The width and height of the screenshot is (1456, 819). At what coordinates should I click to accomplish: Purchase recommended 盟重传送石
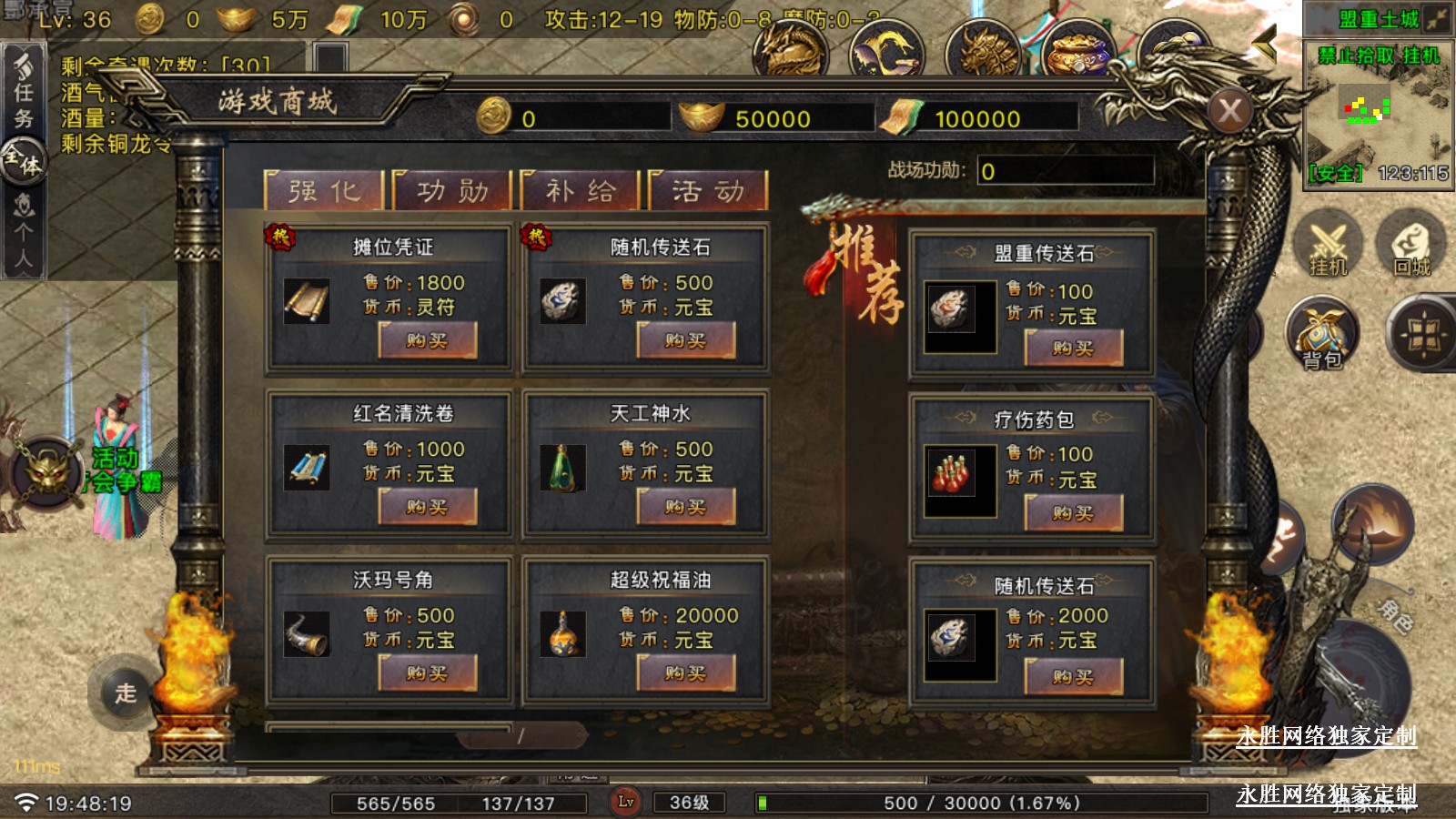tap(1074, 348)
